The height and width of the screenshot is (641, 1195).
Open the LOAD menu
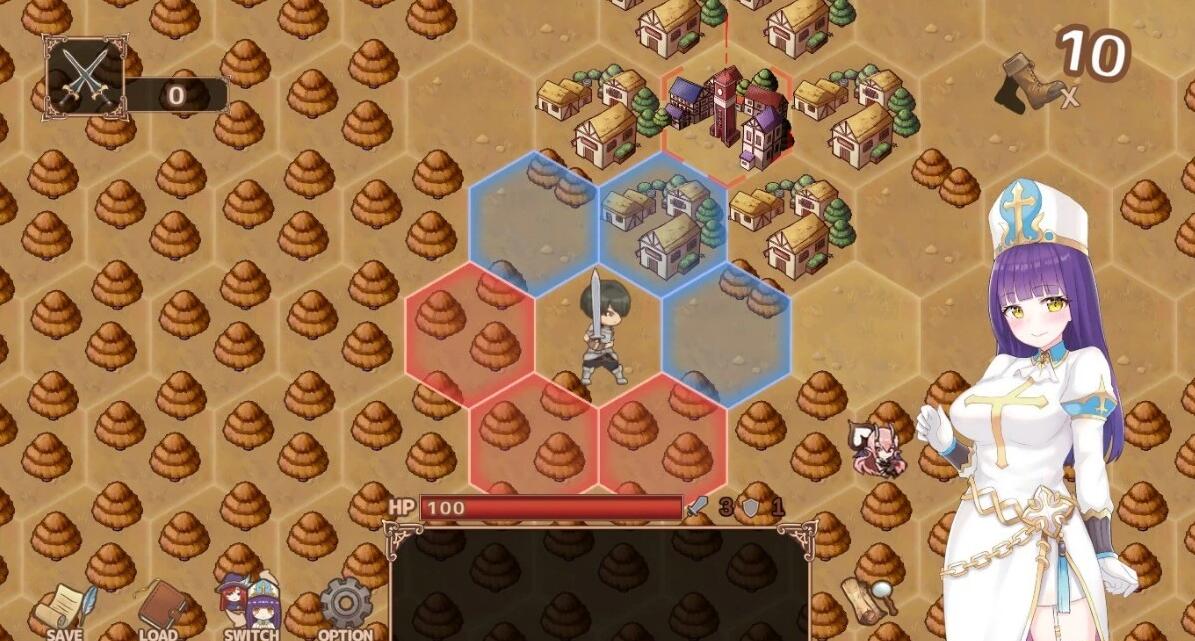click(159, 611)
